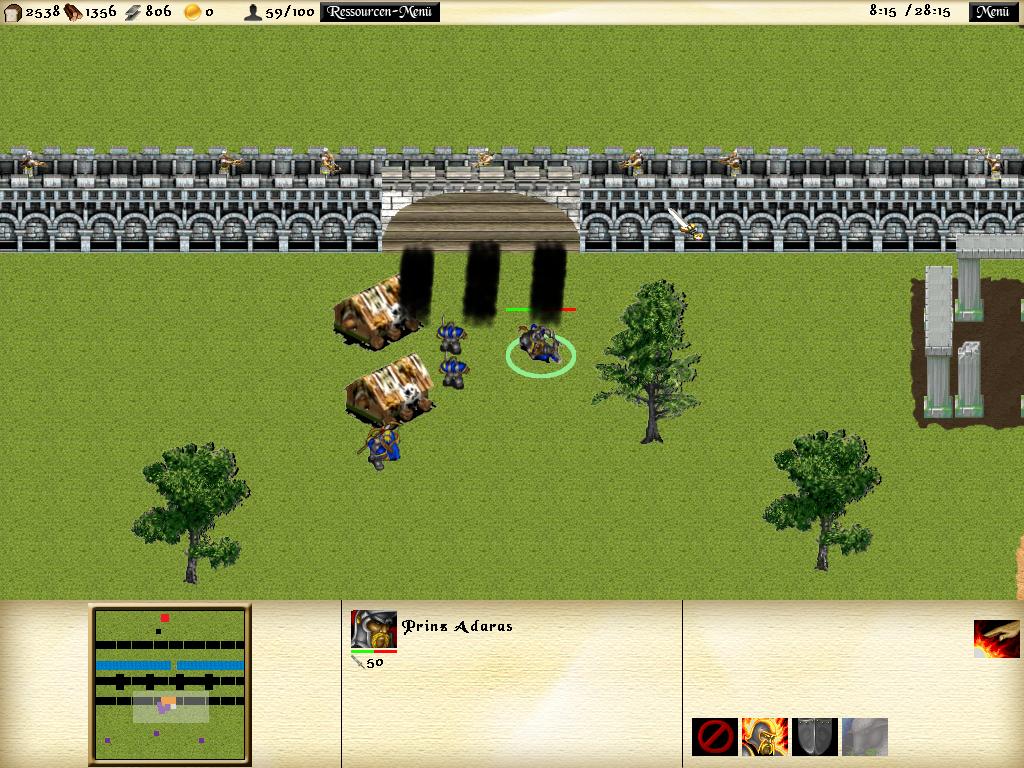Open the Ressourcen-Menü

pos(380,12)
